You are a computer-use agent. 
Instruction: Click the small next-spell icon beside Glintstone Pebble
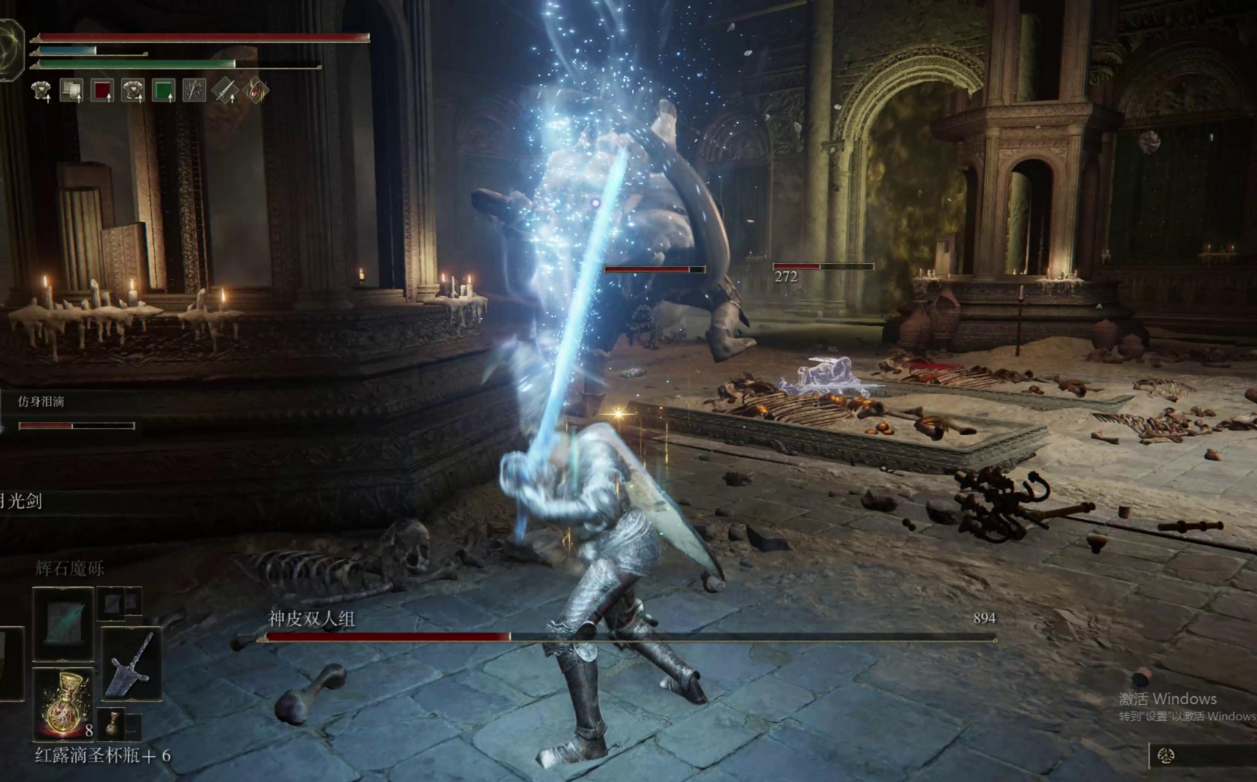[111, 602]
